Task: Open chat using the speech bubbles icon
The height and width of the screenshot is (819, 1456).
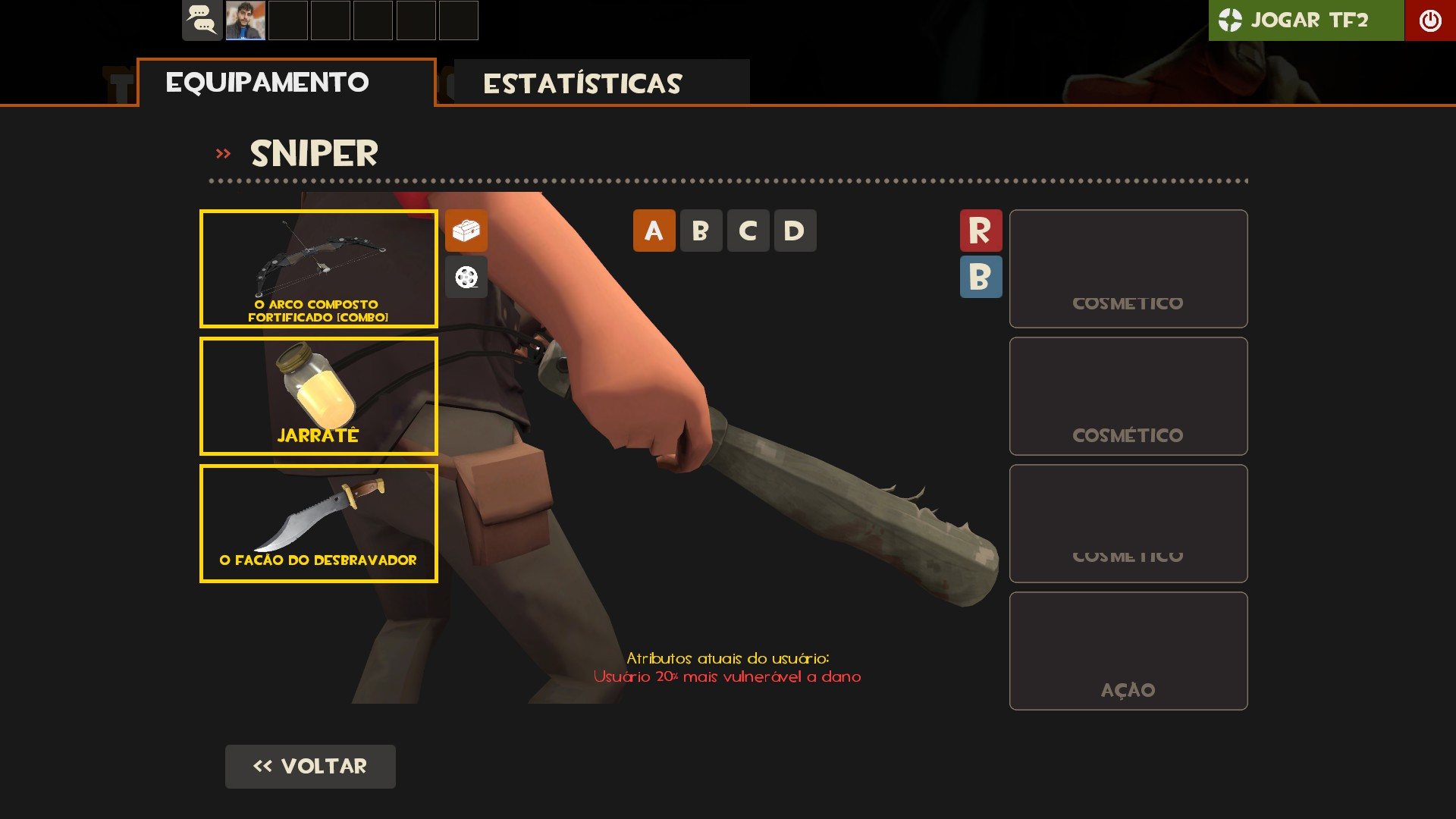Action: pyautogui.click(x=202, y=20)
